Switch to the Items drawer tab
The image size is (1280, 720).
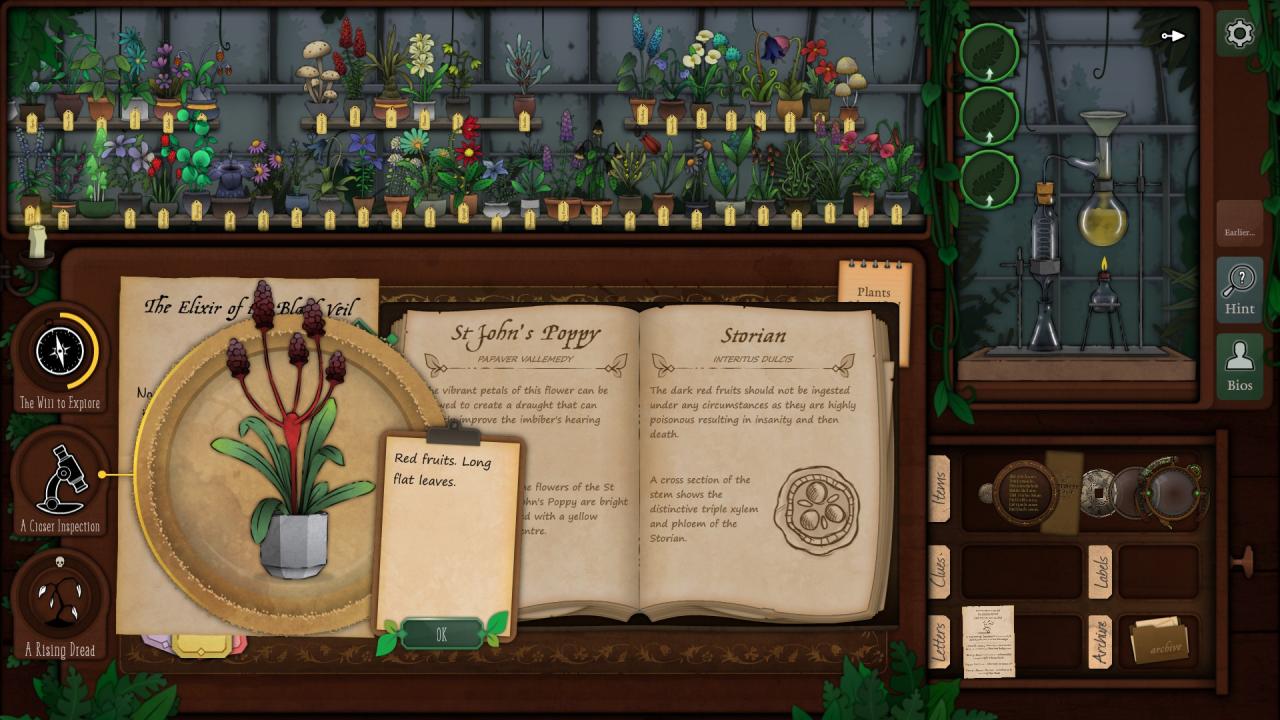pyautogui.click(x=940, y=489)
